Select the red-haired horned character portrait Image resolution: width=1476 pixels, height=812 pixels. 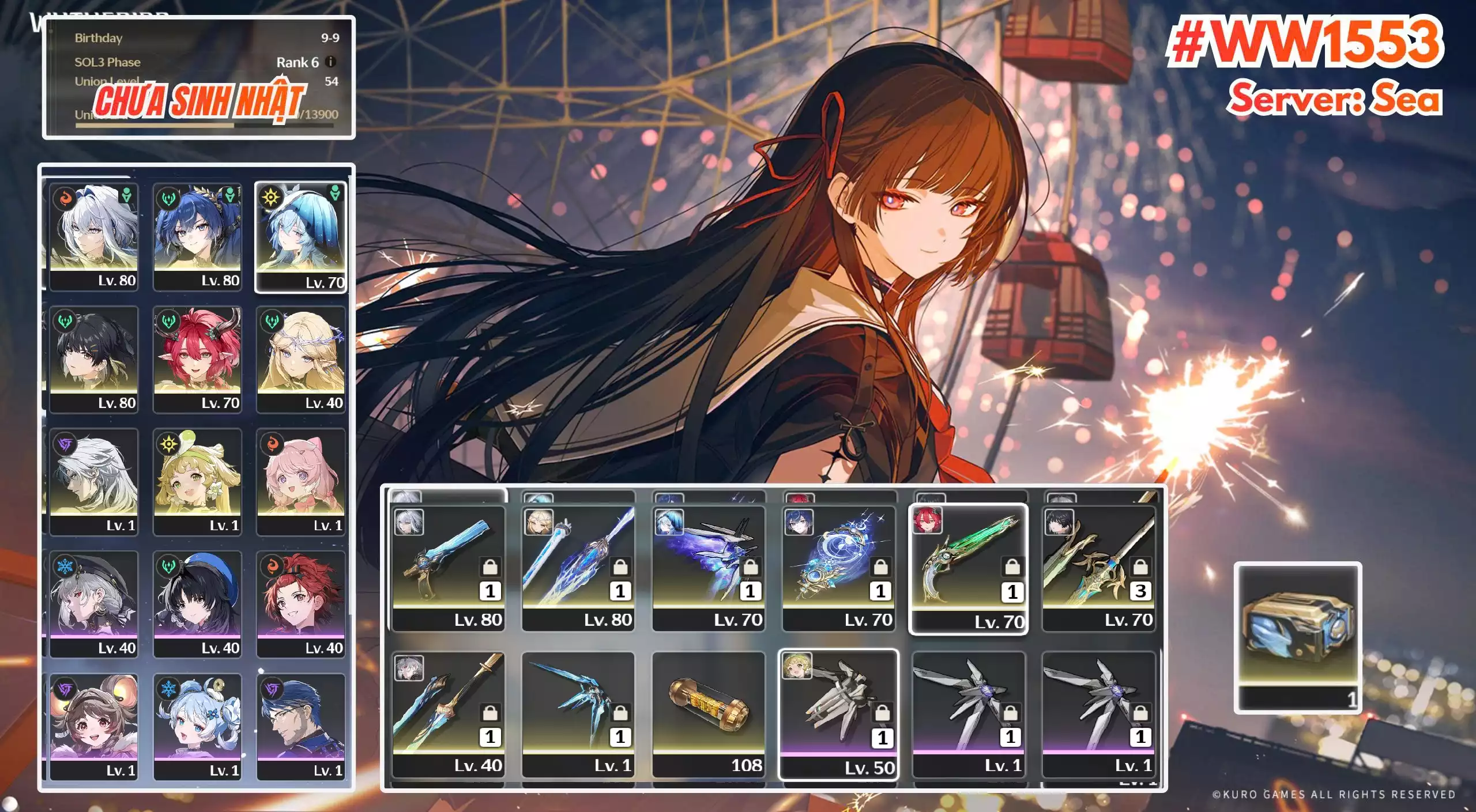click(x=197, y=358)
